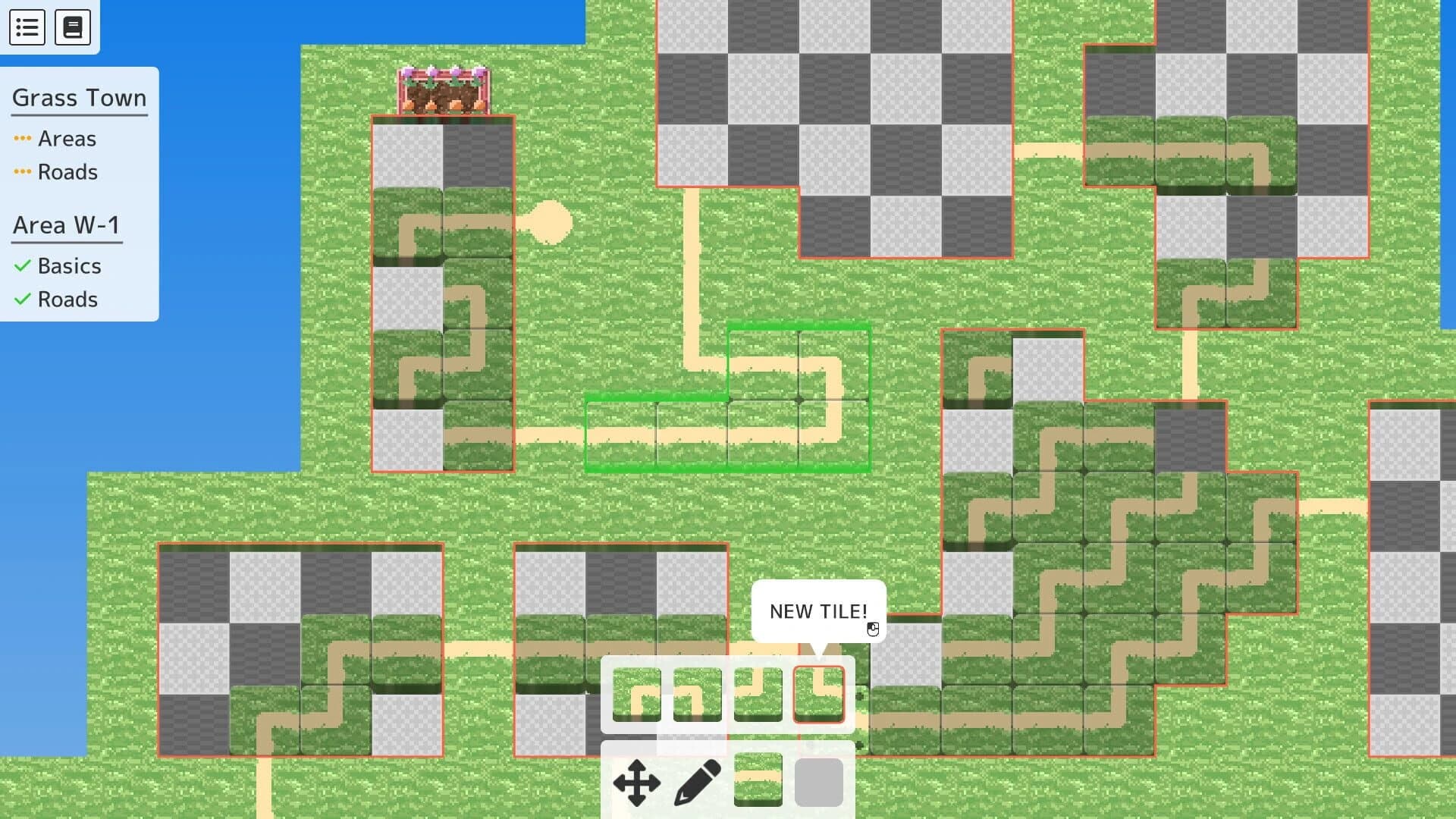
Task: Select the first S-curve road tile
Action: tap(638, 692)
